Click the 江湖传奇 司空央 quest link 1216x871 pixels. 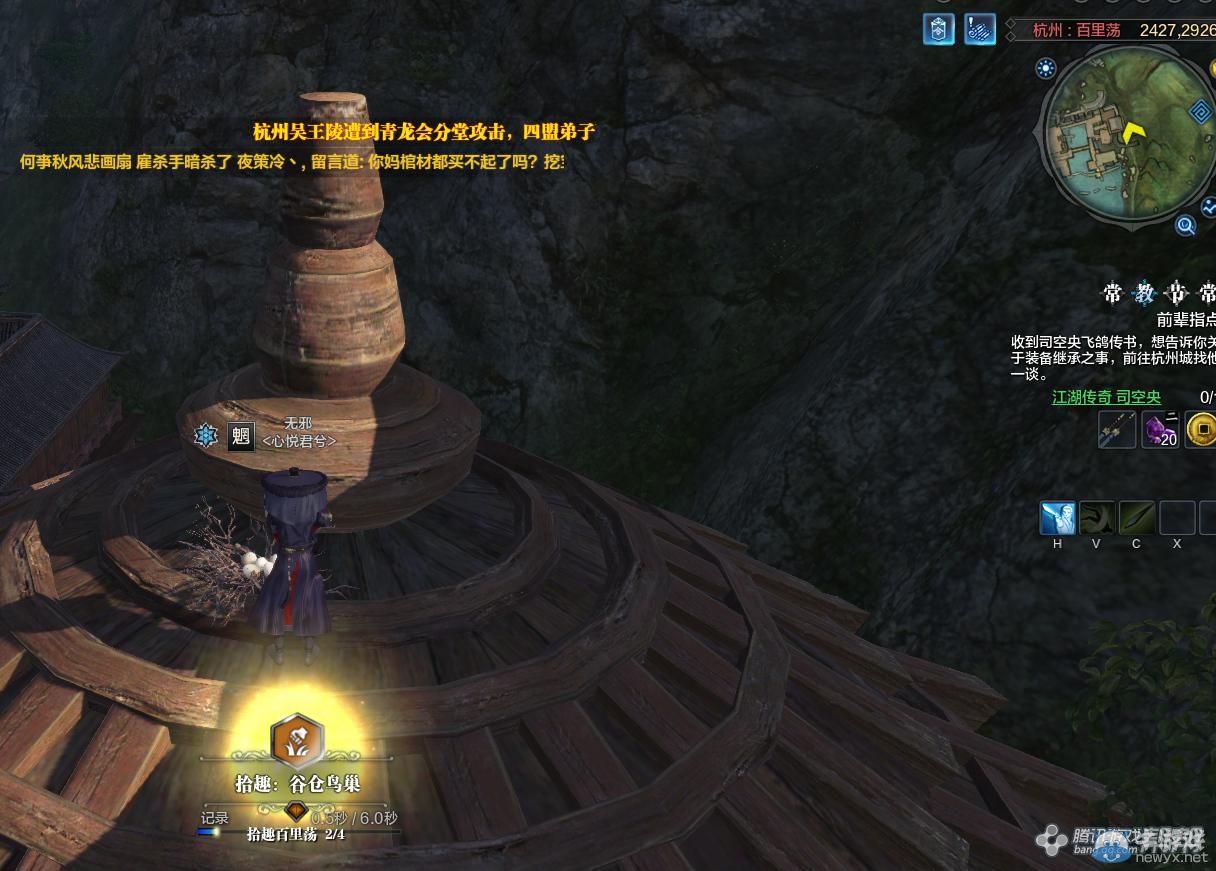coord(1106,397)
